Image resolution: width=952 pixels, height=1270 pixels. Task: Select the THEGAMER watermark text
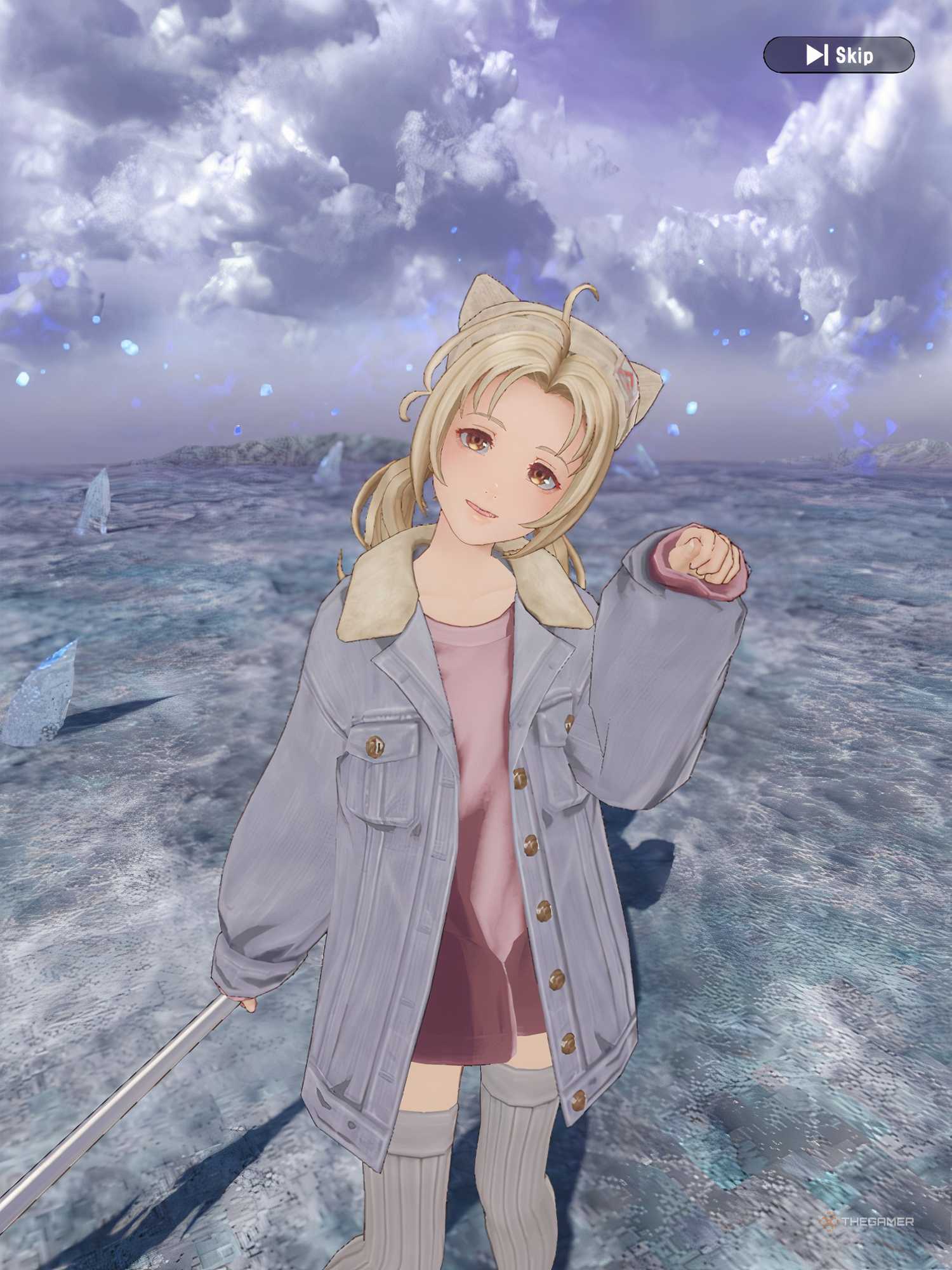pos(878,1221)
